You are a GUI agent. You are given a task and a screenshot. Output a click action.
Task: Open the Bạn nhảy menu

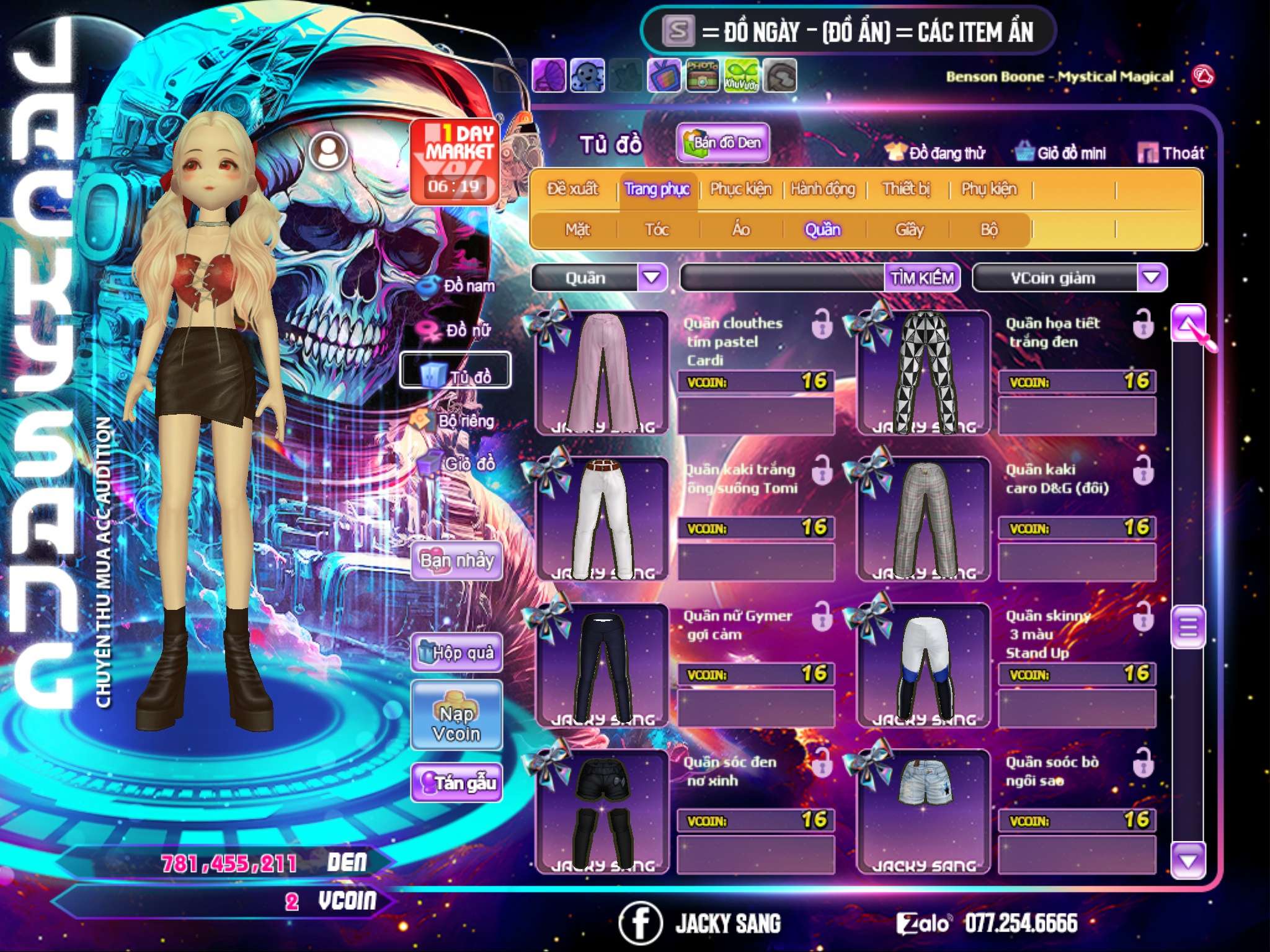(457, 561)
